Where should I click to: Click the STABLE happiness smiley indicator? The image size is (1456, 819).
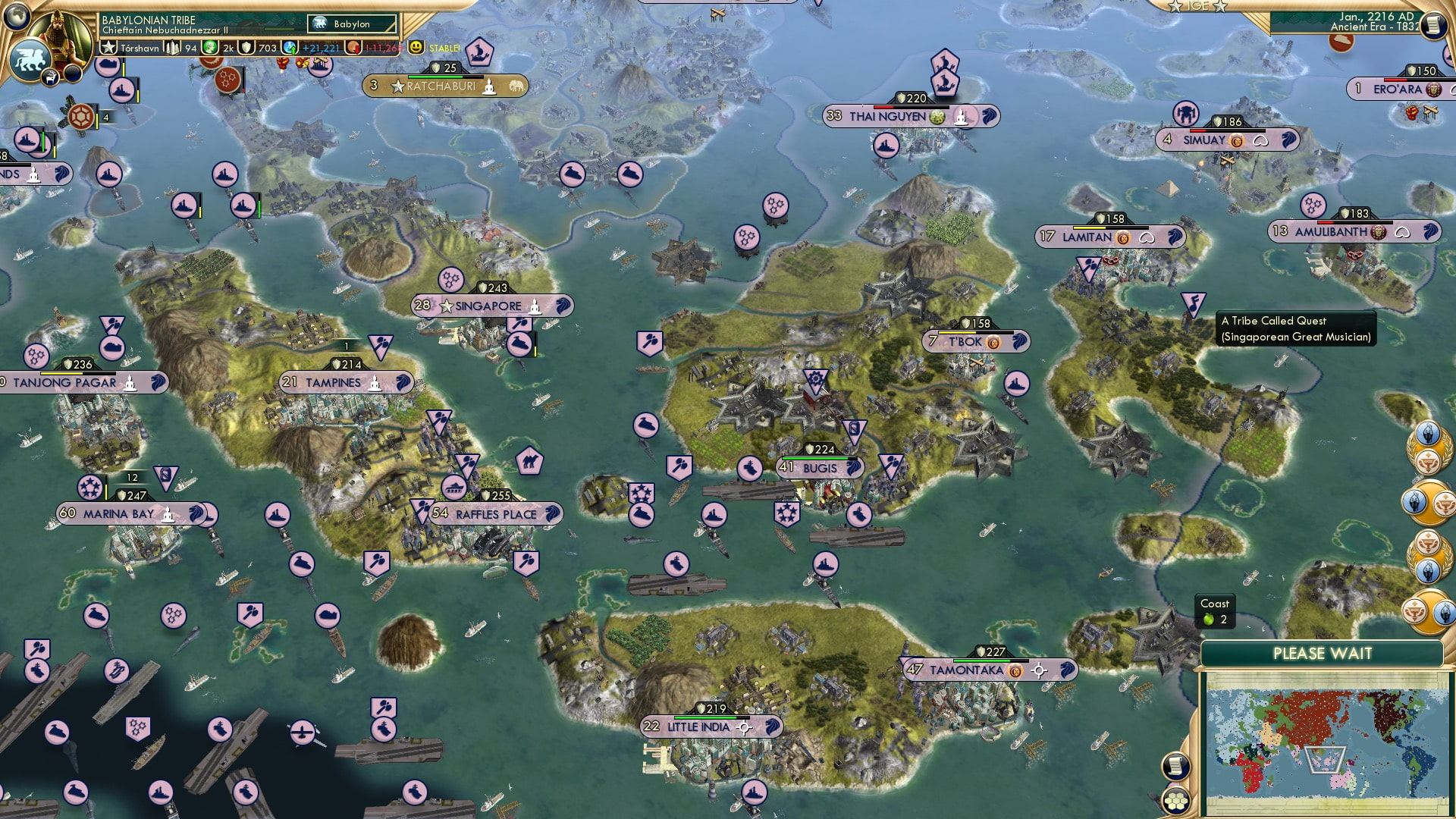415,48
